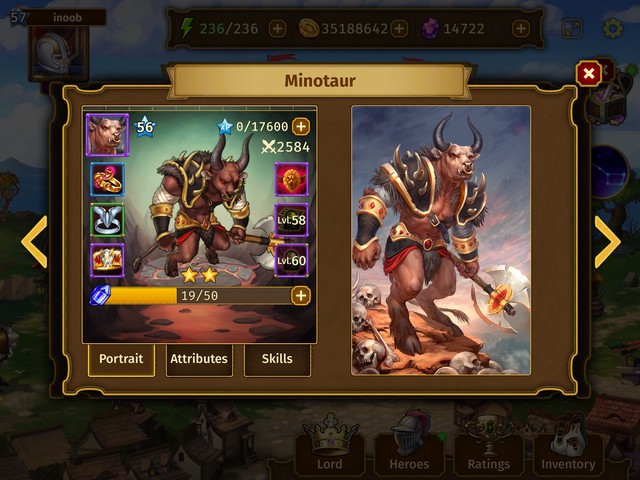
Task: Select the golden rings equipment slot
Action: tap(107, 178)
